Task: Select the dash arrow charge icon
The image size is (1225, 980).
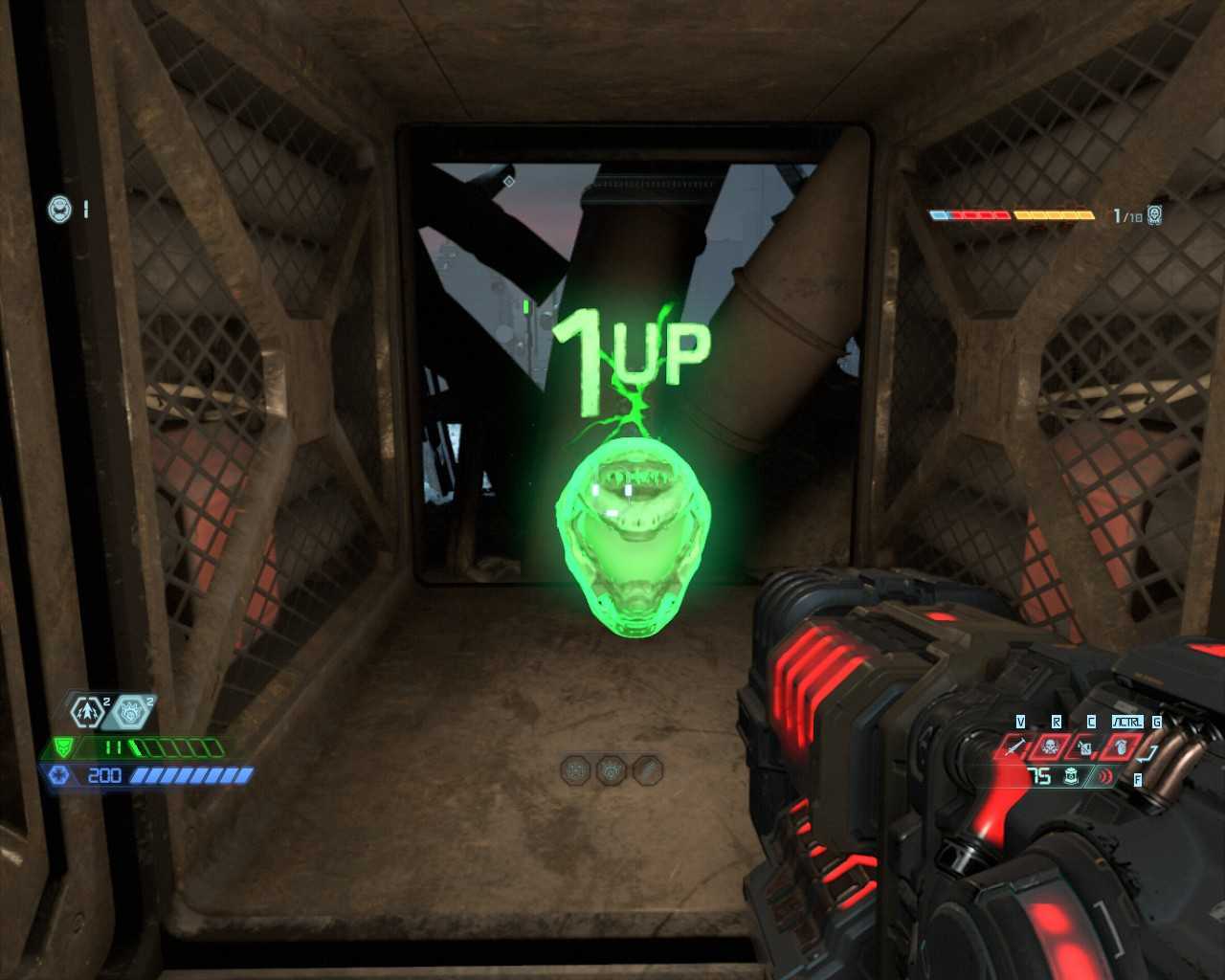Action: (x=88, y=712)
